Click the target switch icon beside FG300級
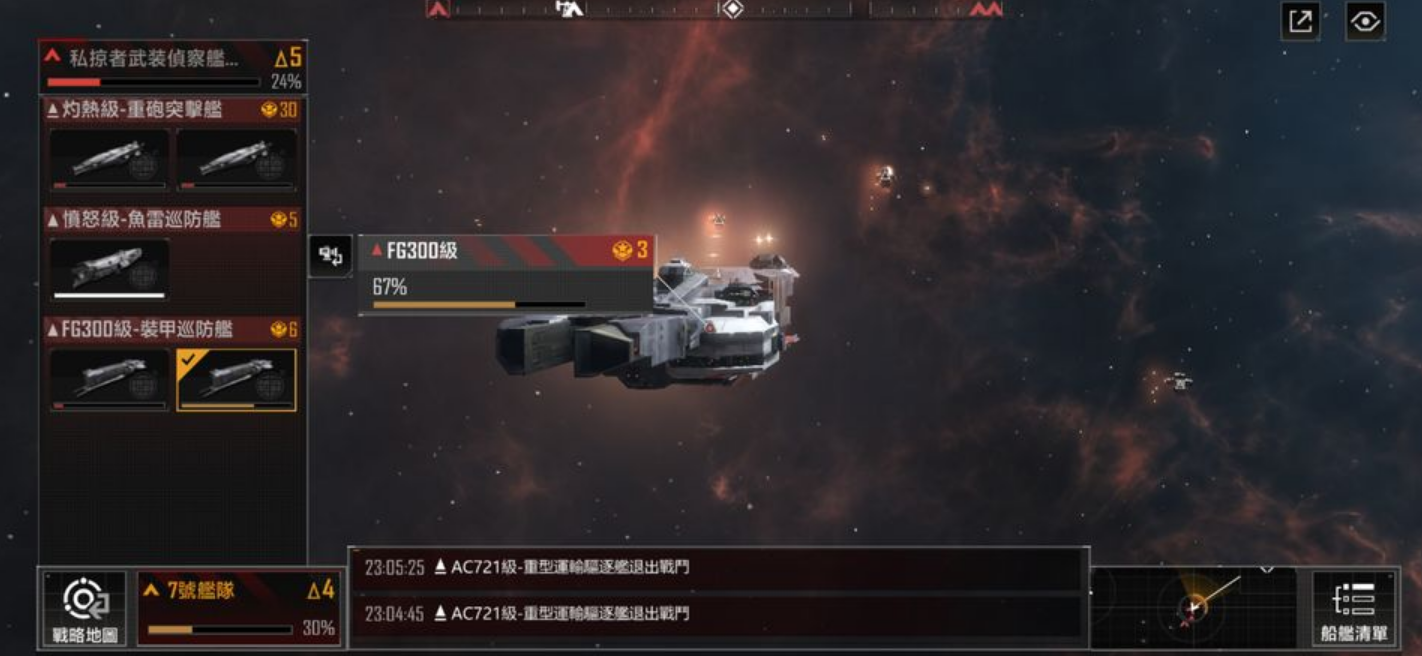The height and width of the screenshot is (656, 1422). pos(330,256)
